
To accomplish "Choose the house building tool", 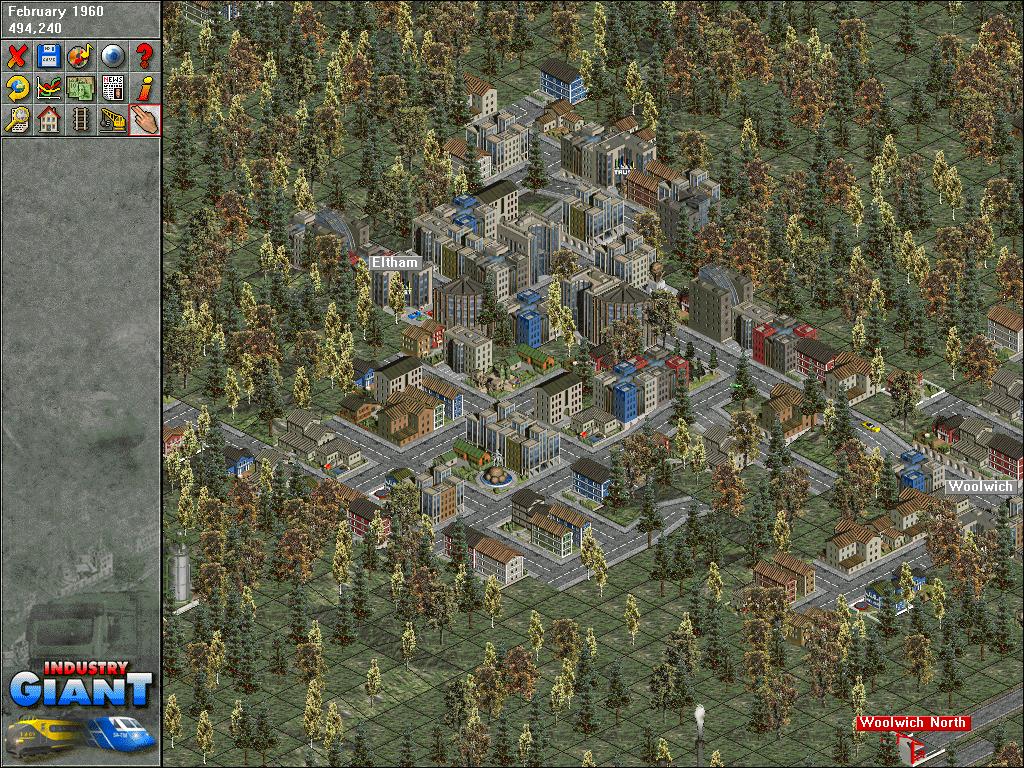I will pyautogui.click(x=49, y=120).
